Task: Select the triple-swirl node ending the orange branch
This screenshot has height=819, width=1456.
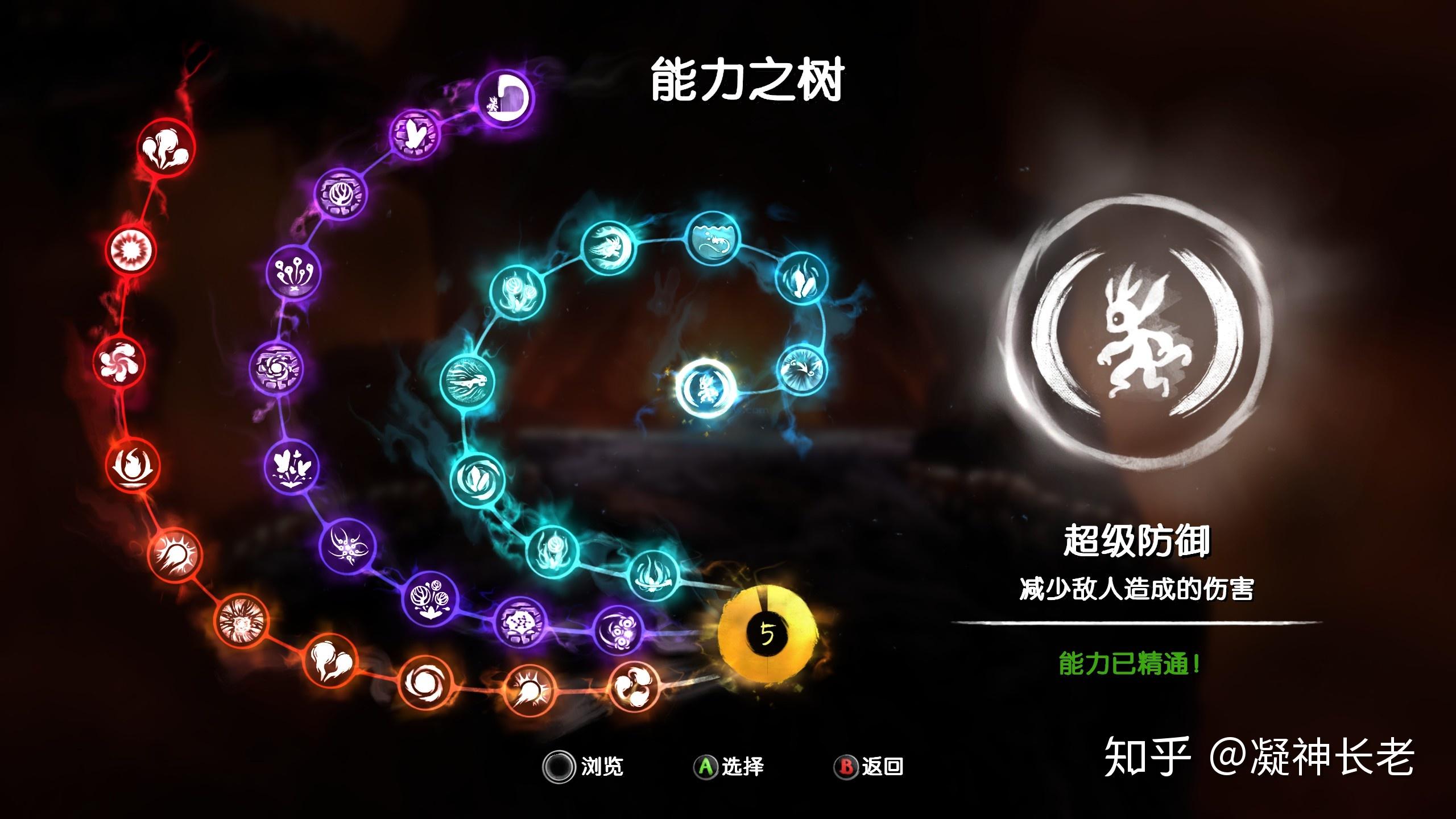Action: point(635,686)
